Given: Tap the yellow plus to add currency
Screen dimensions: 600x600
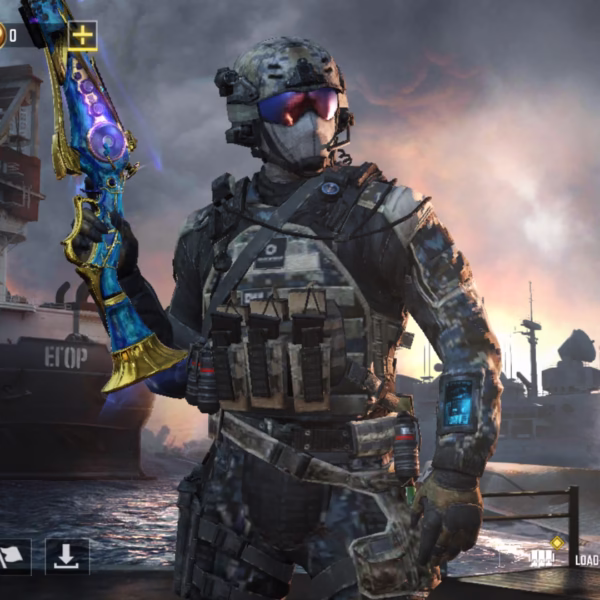Looking at the screenshot, I should click(82, 36).
